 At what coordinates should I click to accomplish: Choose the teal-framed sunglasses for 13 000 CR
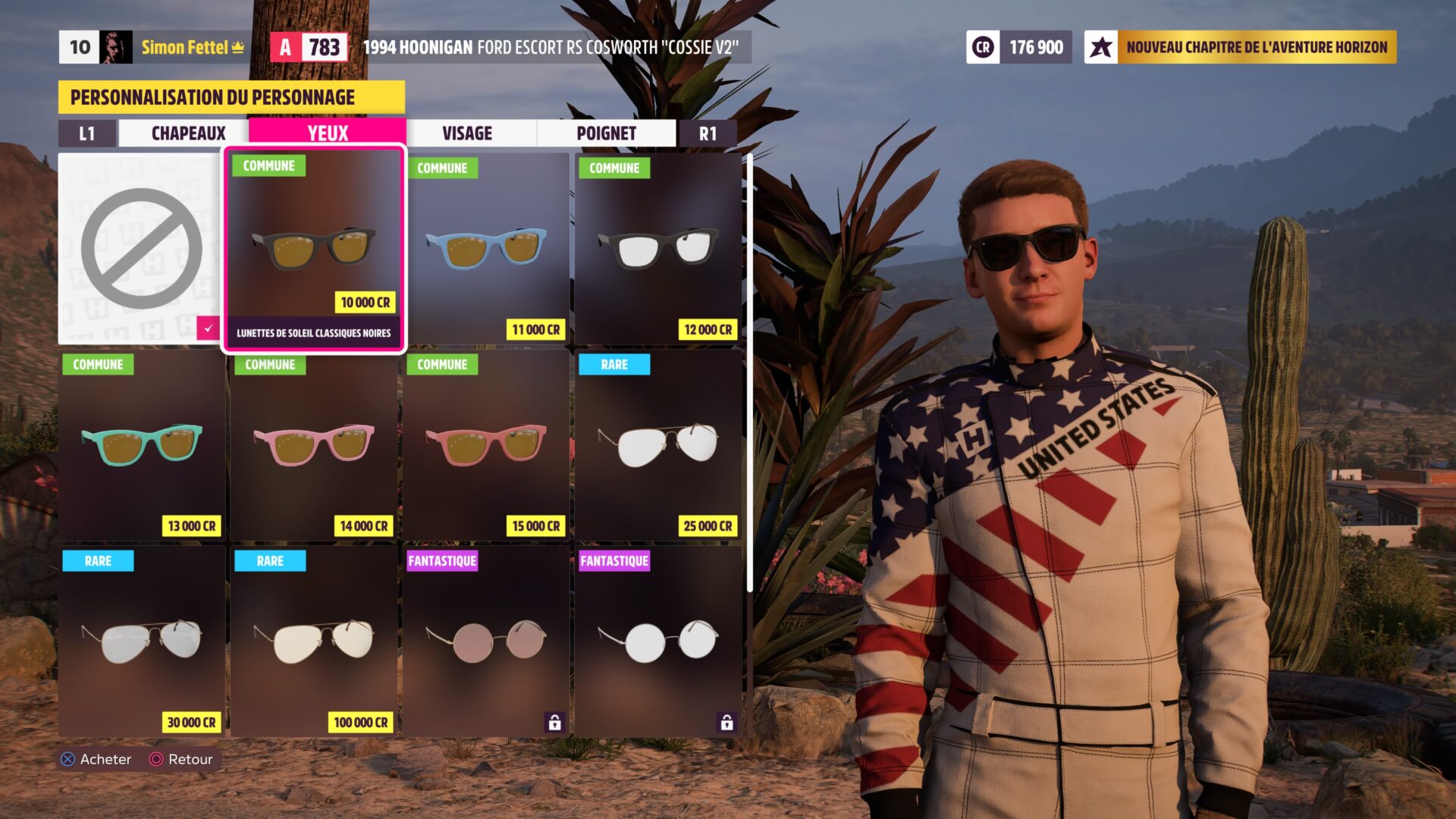click(x=142, y=445)
